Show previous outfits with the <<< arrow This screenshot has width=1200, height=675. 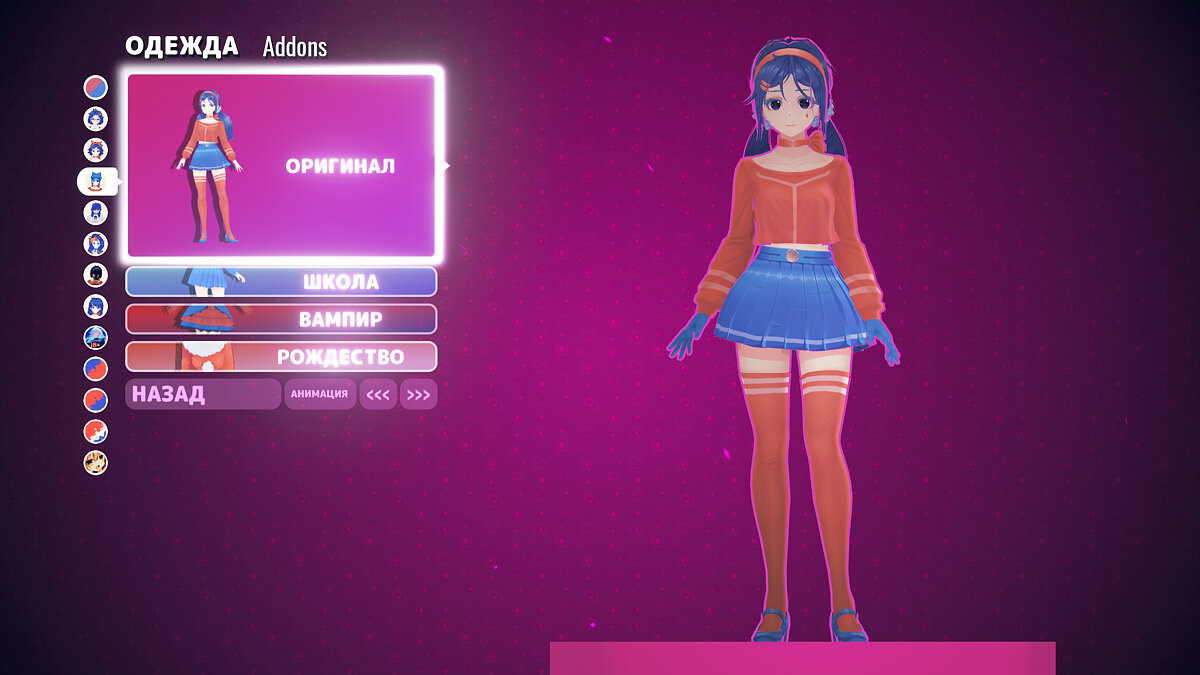pos(378,395)
